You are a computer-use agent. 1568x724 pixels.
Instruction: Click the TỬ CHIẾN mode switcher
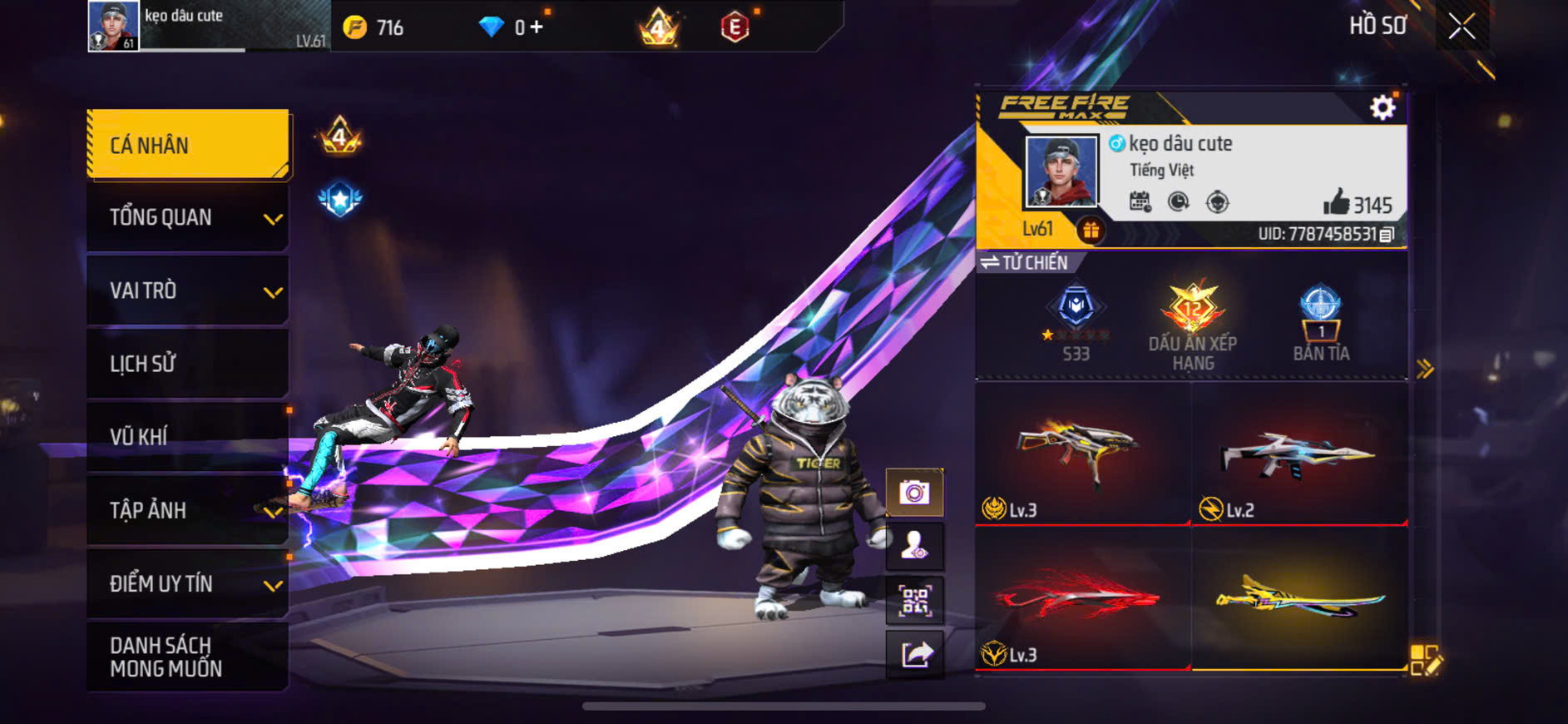click(x=1025, y=263)
